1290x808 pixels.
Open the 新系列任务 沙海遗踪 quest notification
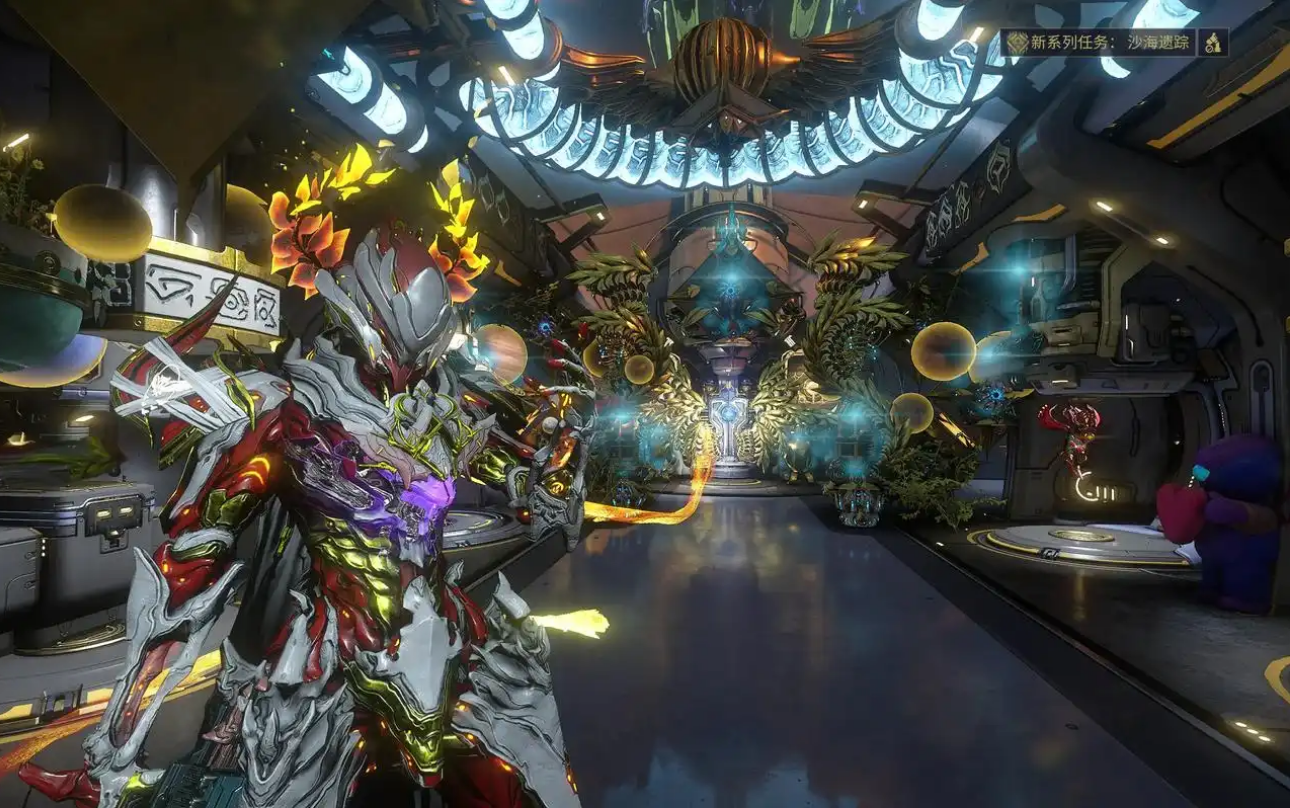click(1098, 42)
